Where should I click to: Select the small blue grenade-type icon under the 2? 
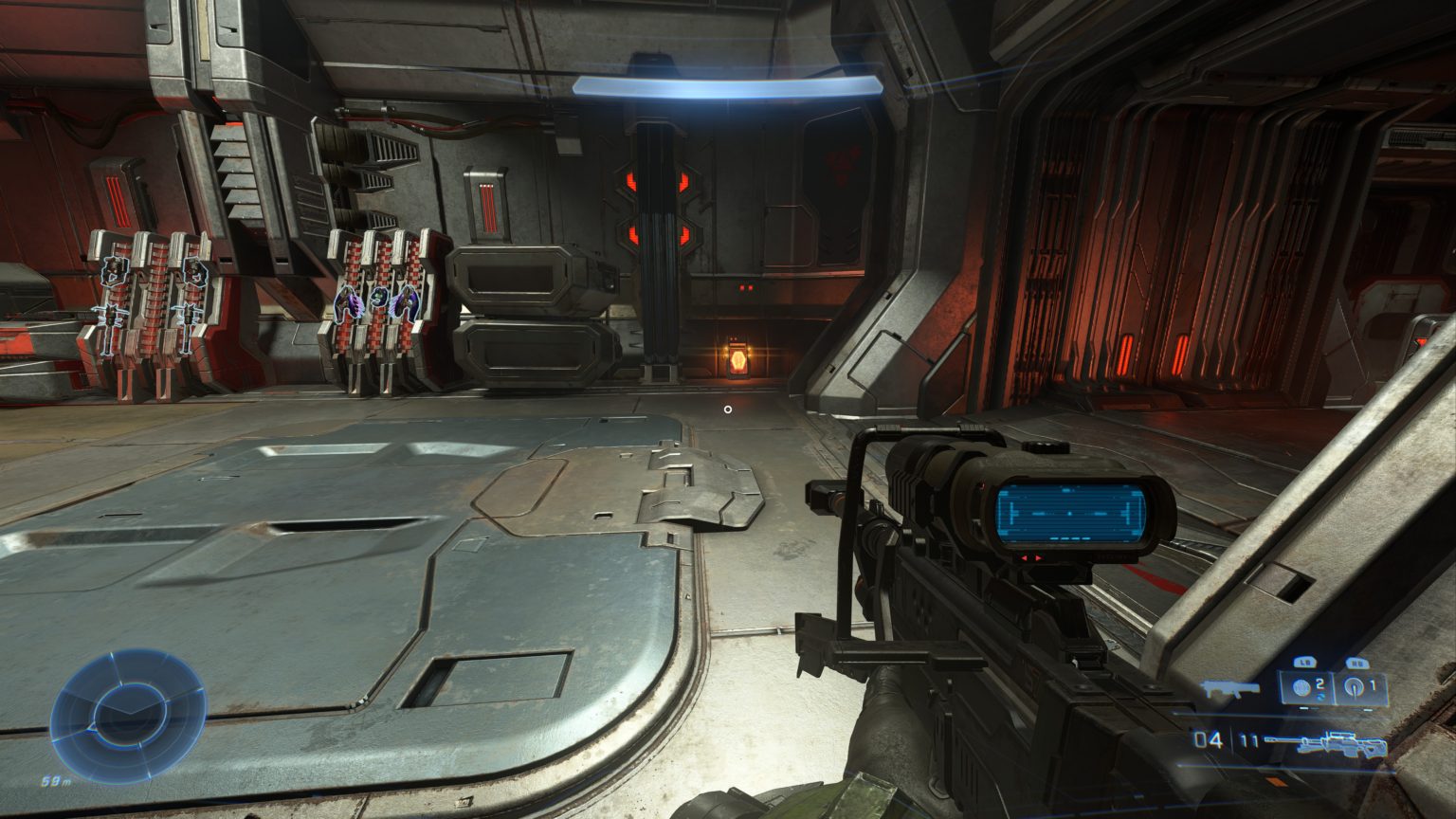tap(1319, 697)
